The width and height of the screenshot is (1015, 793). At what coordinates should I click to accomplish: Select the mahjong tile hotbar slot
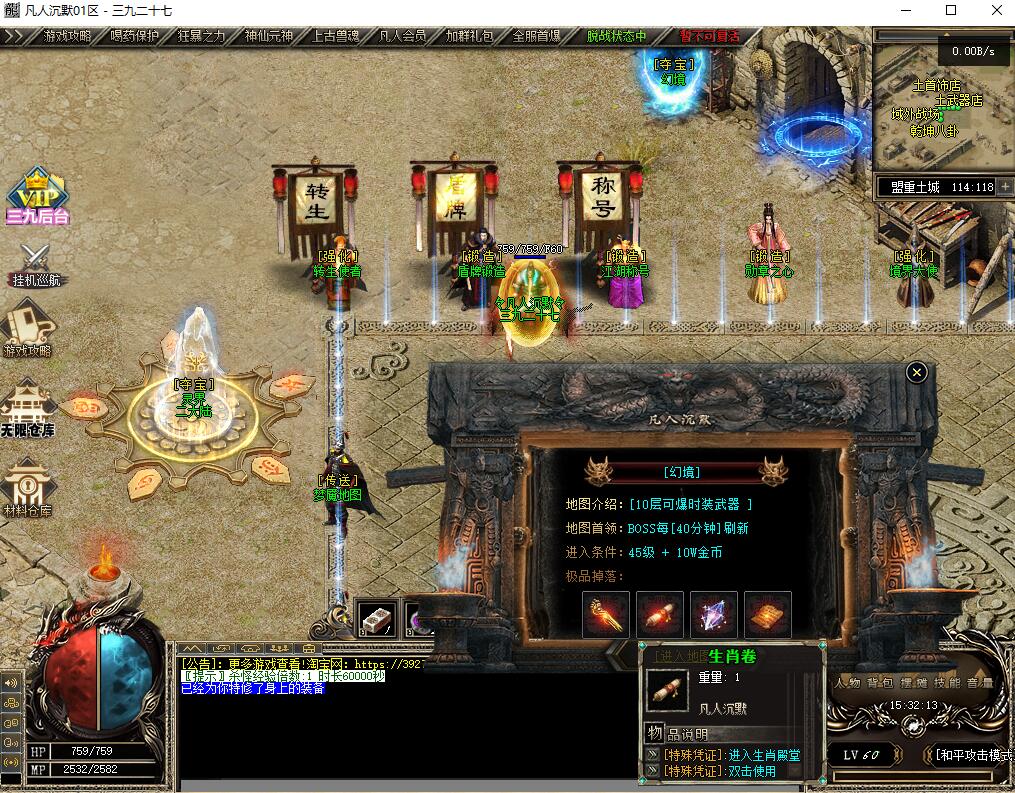(x=378, y=619)
